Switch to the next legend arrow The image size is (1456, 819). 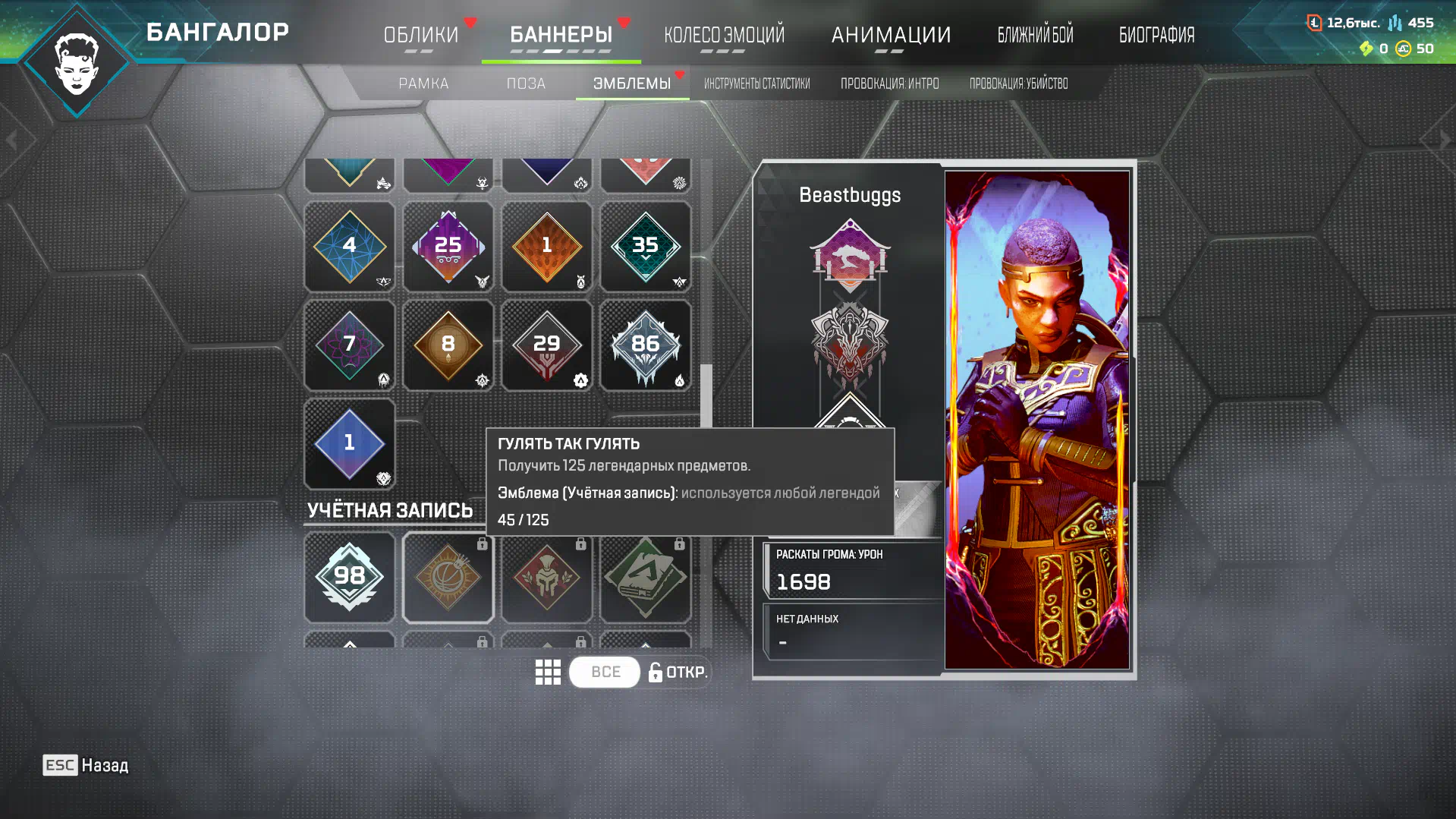point(1445,140)
